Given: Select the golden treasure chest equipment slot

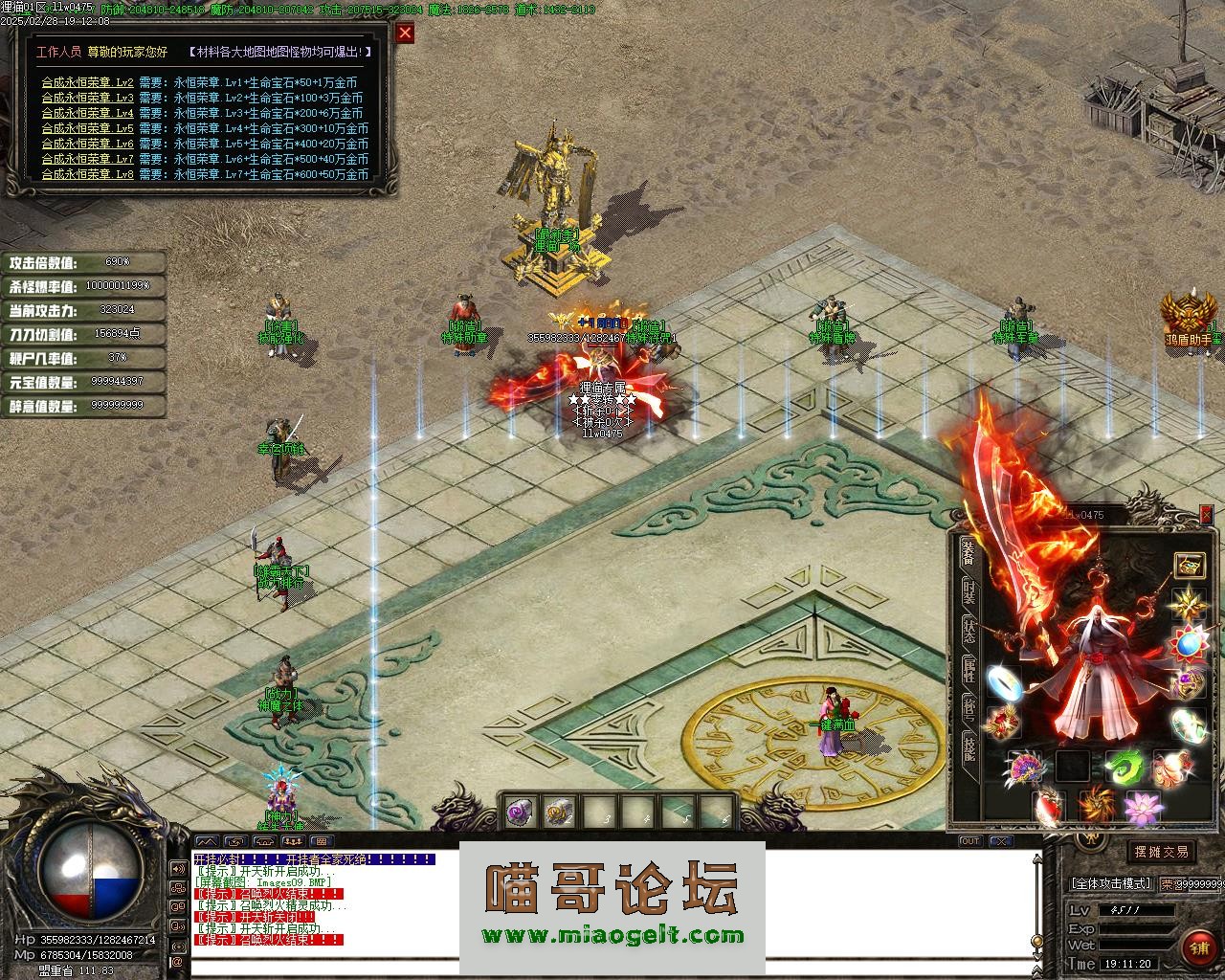Looking at the screenshot, I should click(x=1190, y=565).
